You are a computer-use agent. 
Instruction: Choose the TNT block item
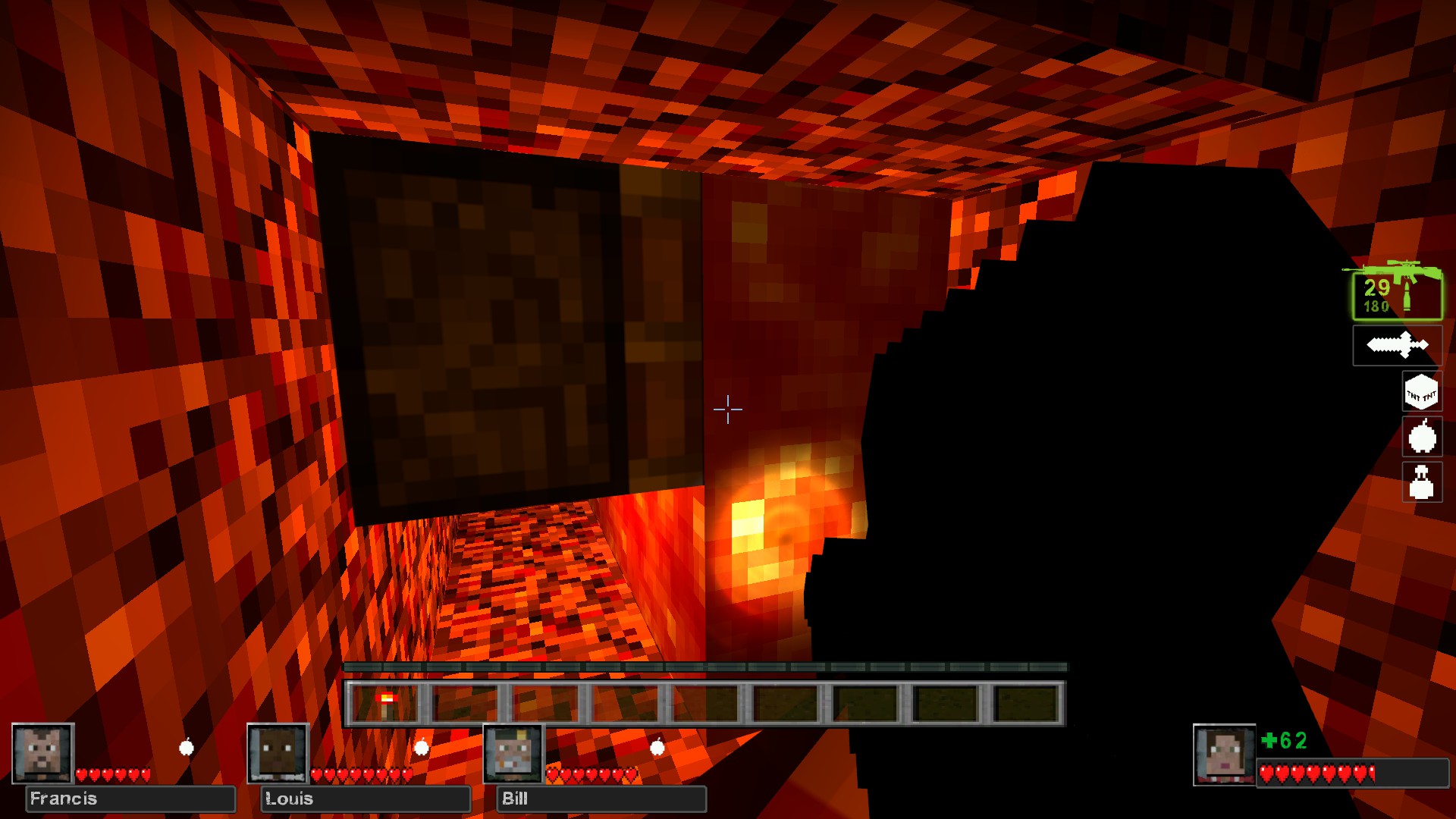[1421, 392]
